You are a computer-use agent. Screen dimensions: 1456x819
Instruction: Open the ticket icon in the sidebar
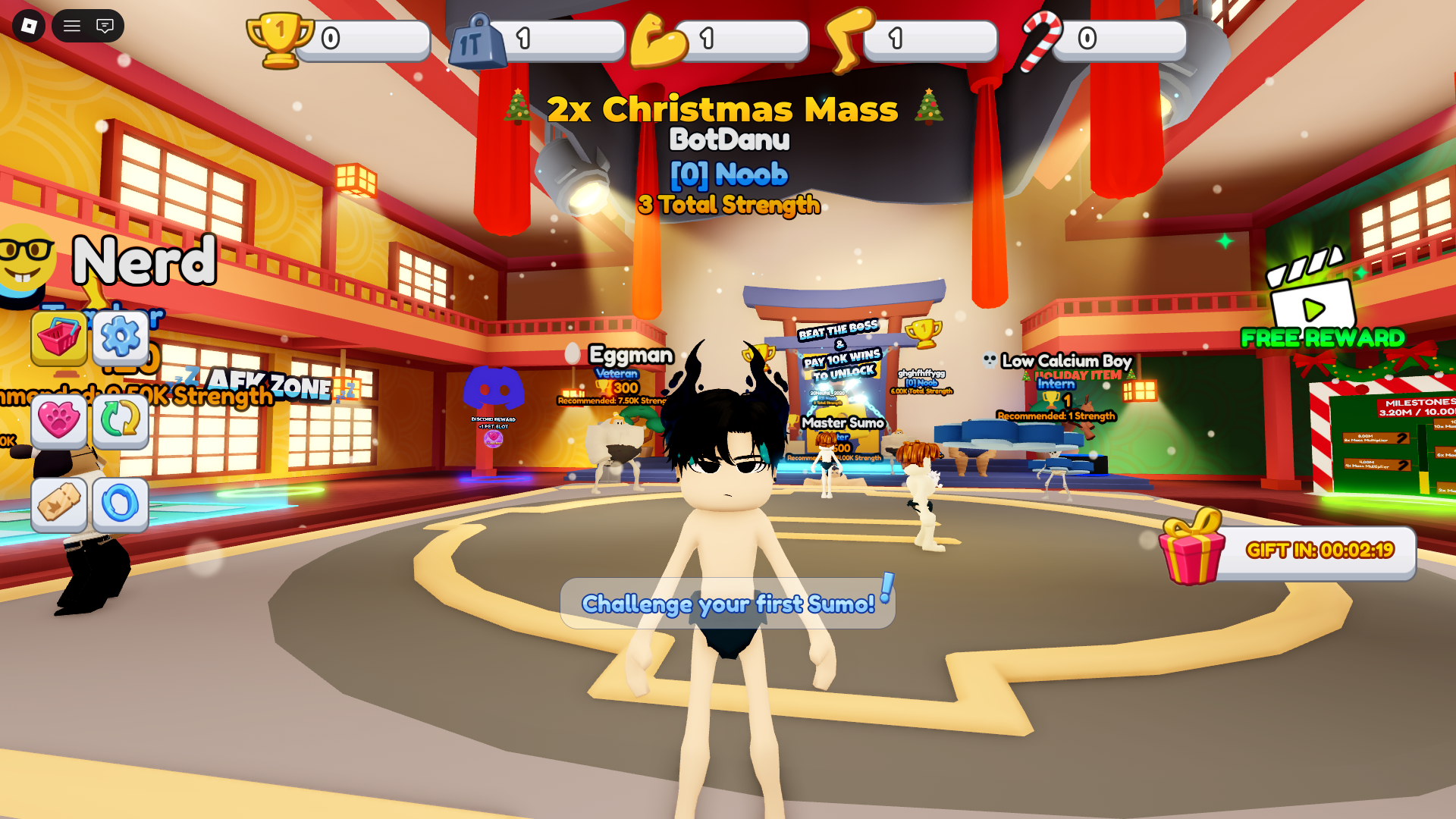pyautogui.click(x=61, y=505)
